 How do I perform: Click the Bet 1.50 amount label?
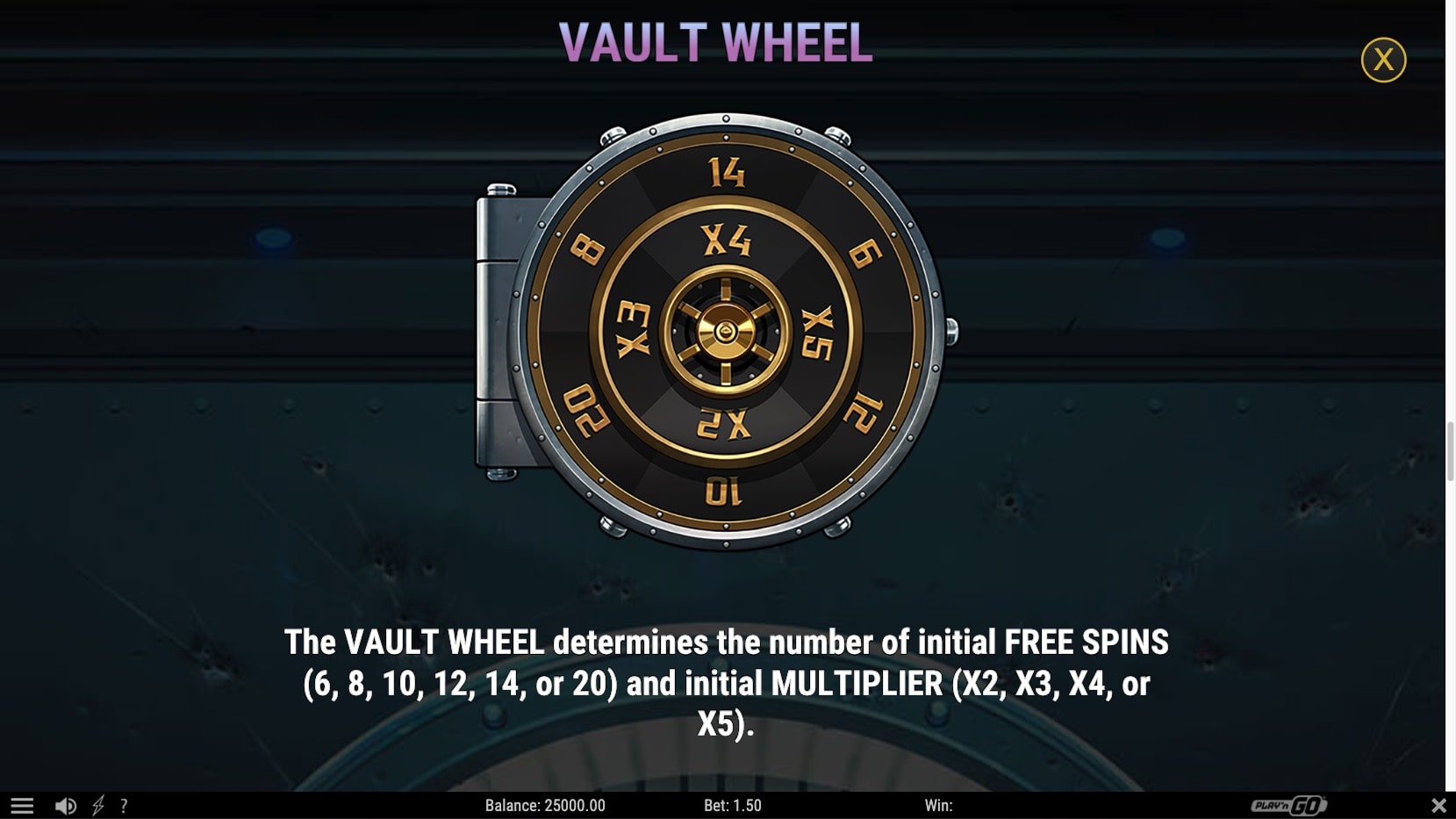[x=732, y=805]
